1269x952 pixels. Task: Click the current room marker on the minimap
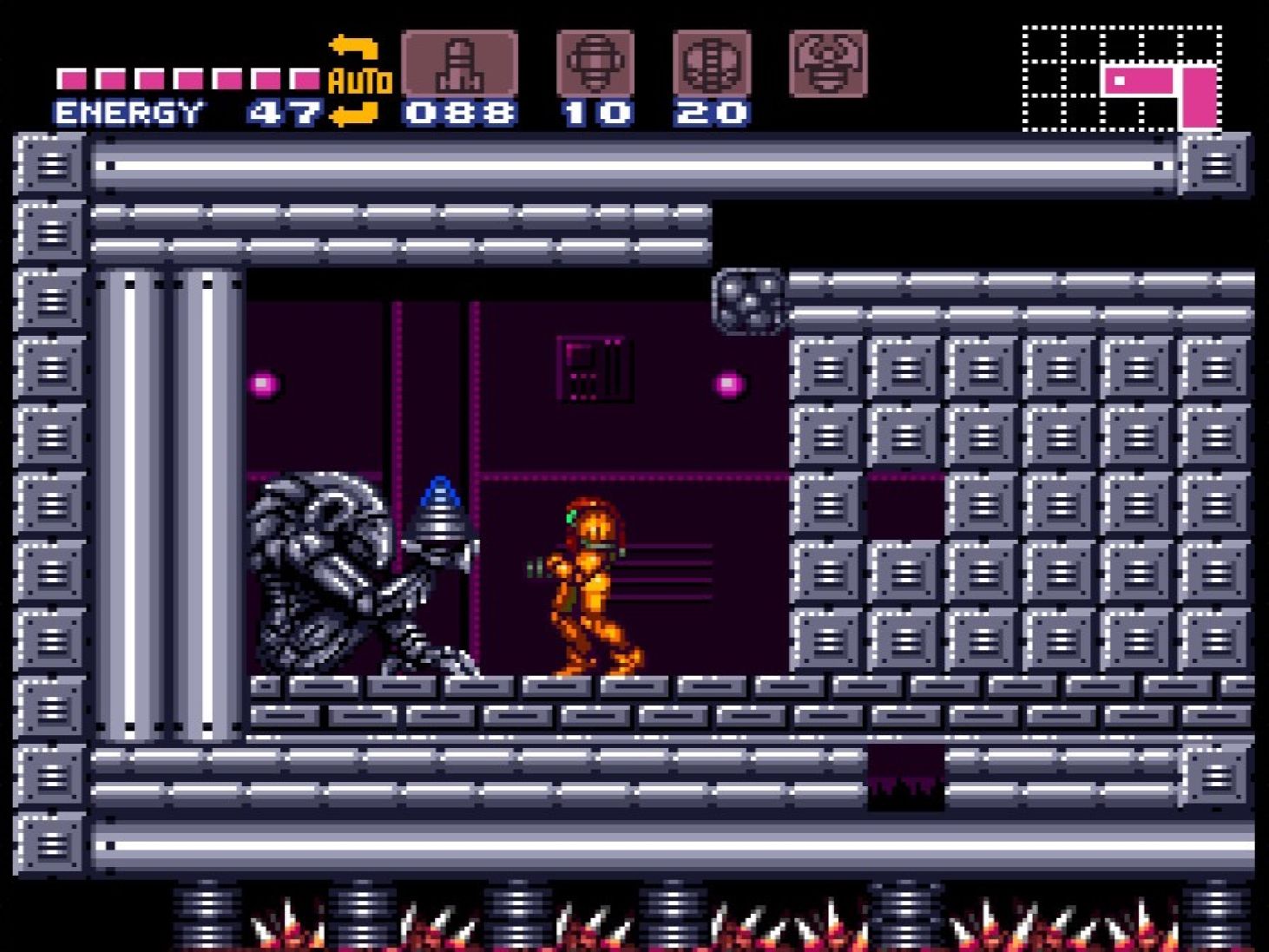(1121, 79)
